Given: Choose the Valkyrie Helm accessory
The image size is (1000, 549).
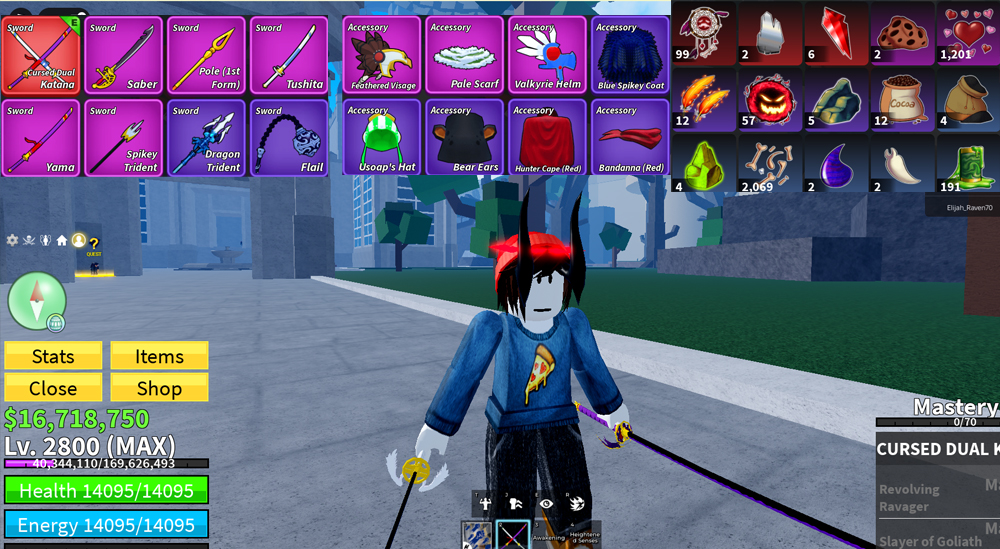Looking at the screenshot, I should click(x=548, y=55).
